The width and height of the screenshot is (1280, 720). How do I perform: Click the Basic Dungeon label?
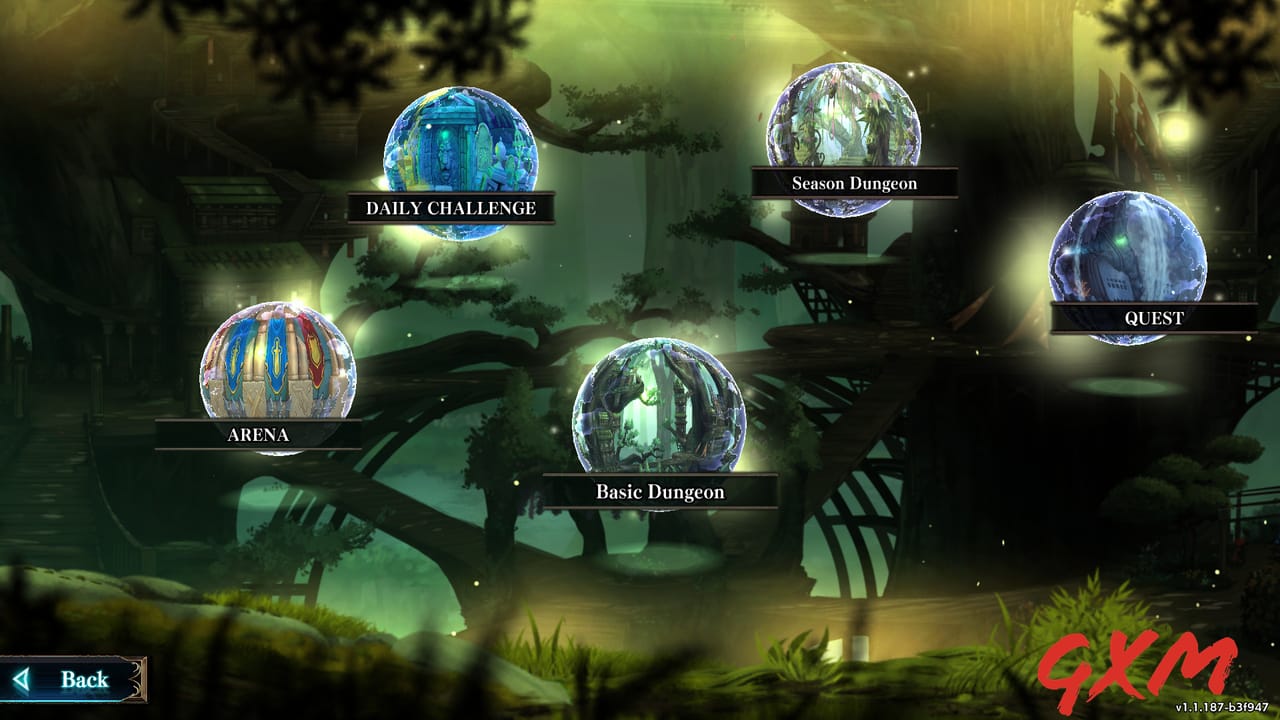click(x=660, y=493)
